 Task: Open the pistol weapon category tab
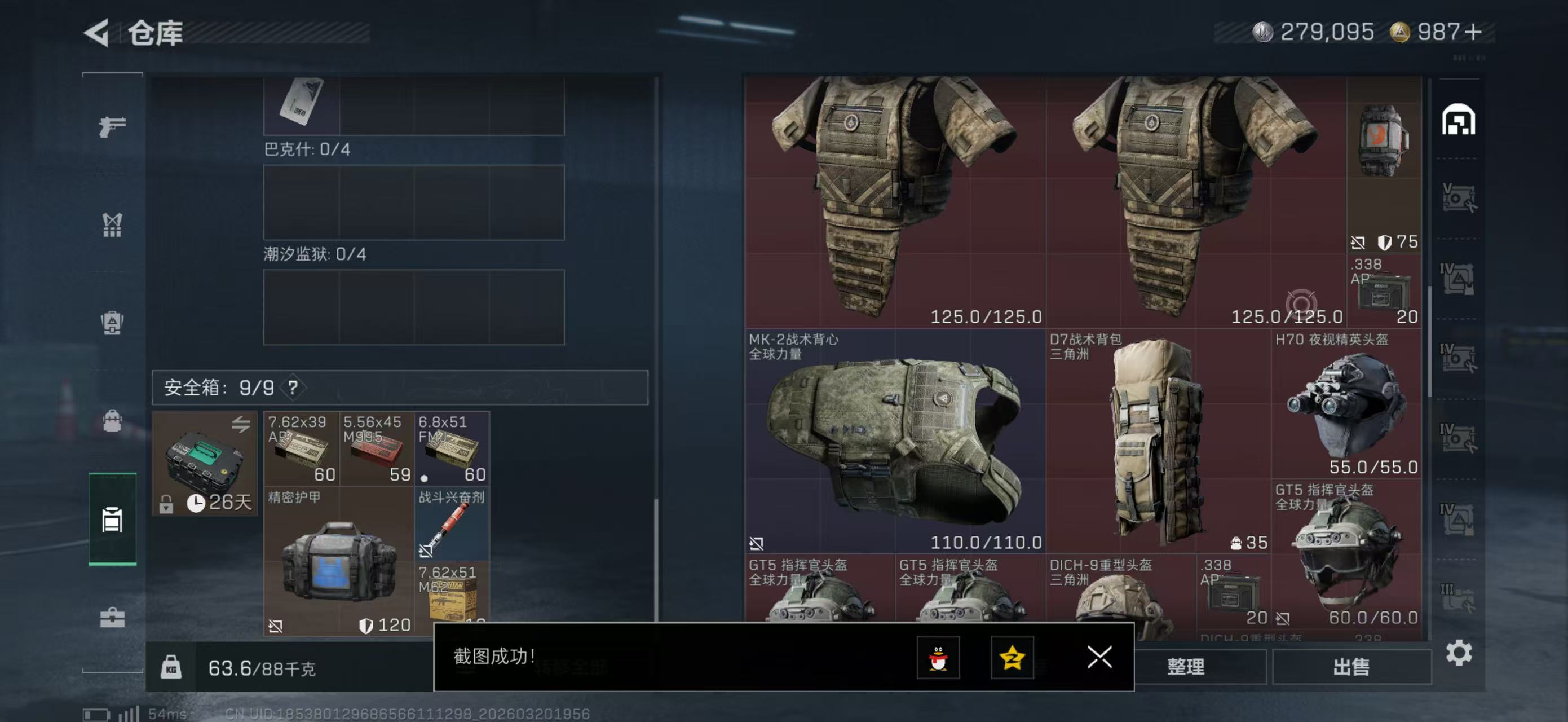(112, 126)
